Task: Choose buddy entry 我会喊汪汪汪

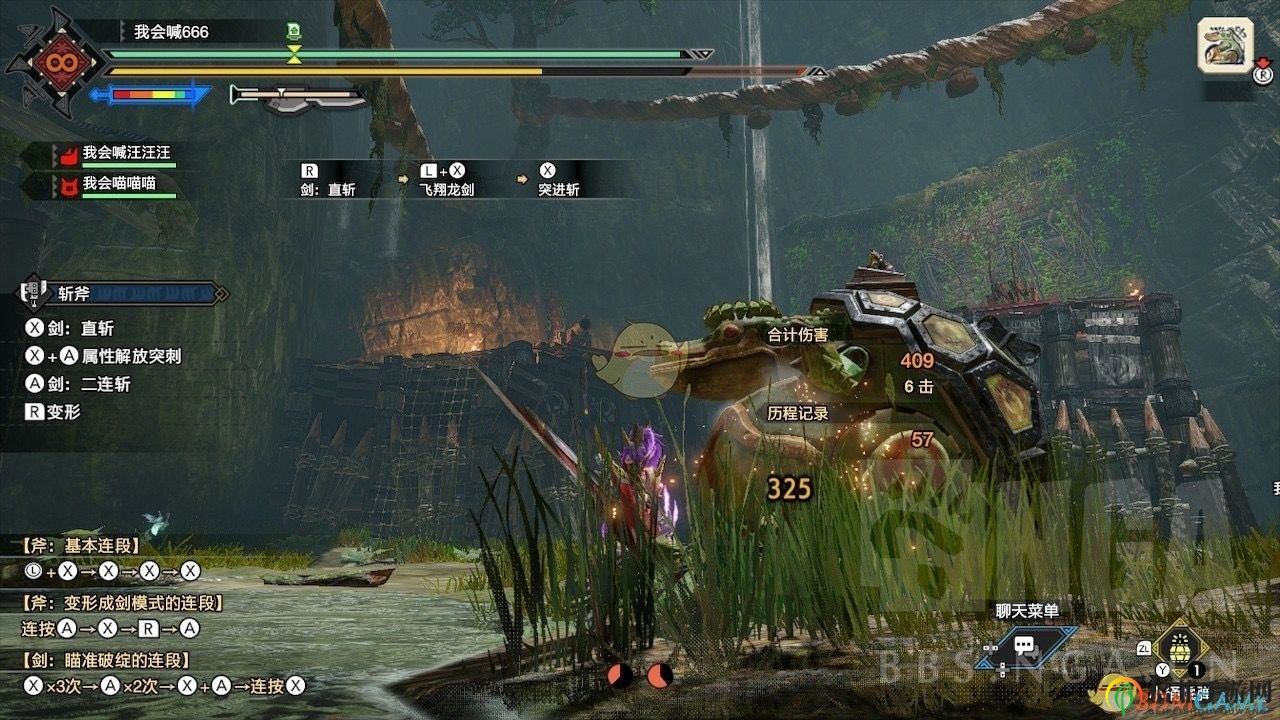Action: 126,153
